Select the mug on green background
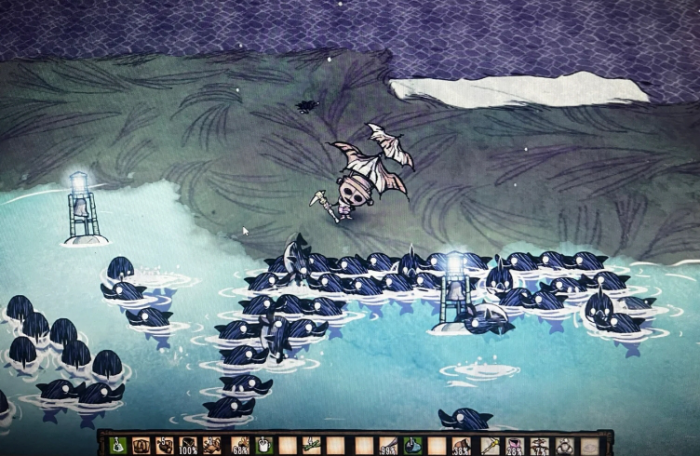The image size is (700, 456). point(263,445)
